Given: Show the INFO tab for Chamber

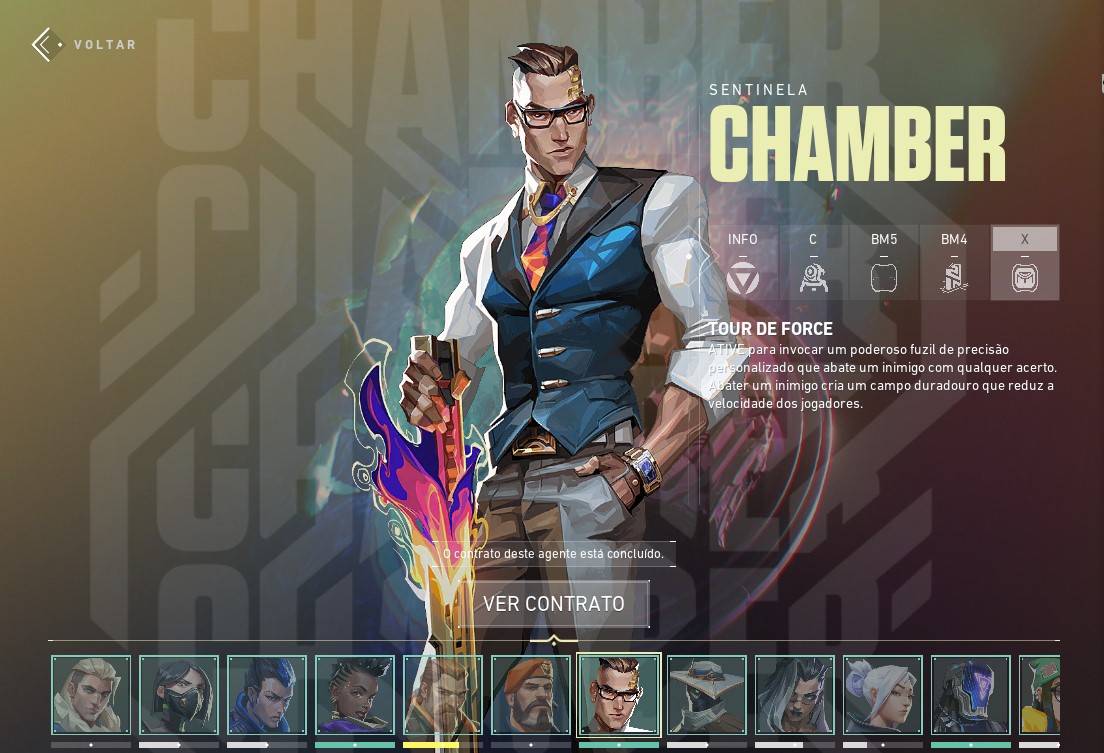Looking at the screenshot, I should click(x=743, y=263).
